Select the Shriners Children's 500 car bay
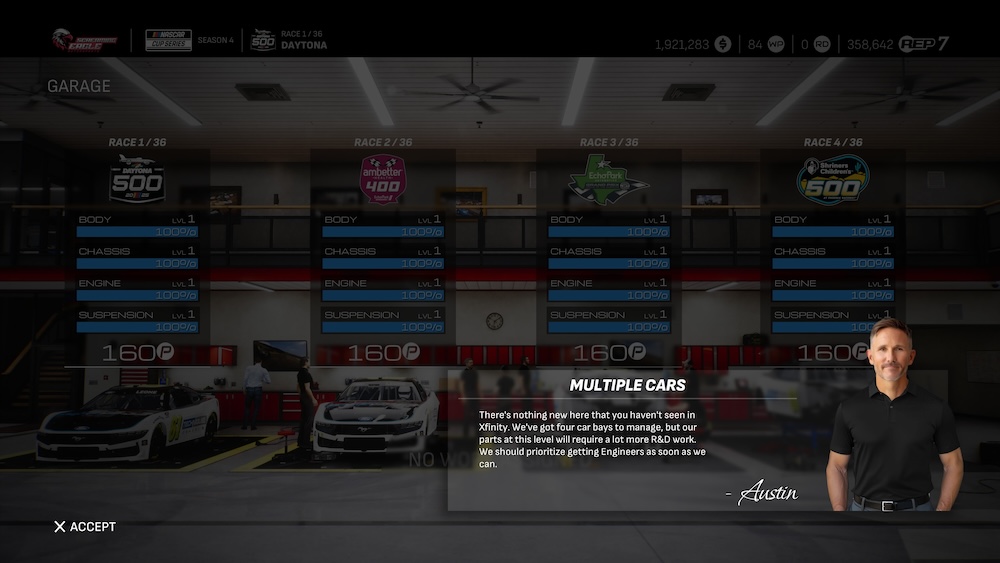The height and width of the screenshot is (563, 1000). (x=832, y=250)
